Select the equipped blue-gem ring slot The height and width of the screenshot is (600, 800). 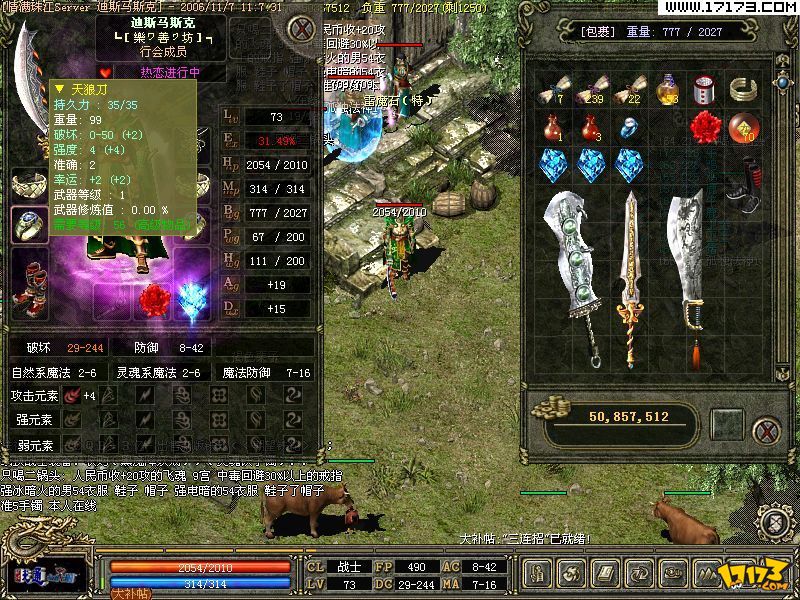click(30, 225)
